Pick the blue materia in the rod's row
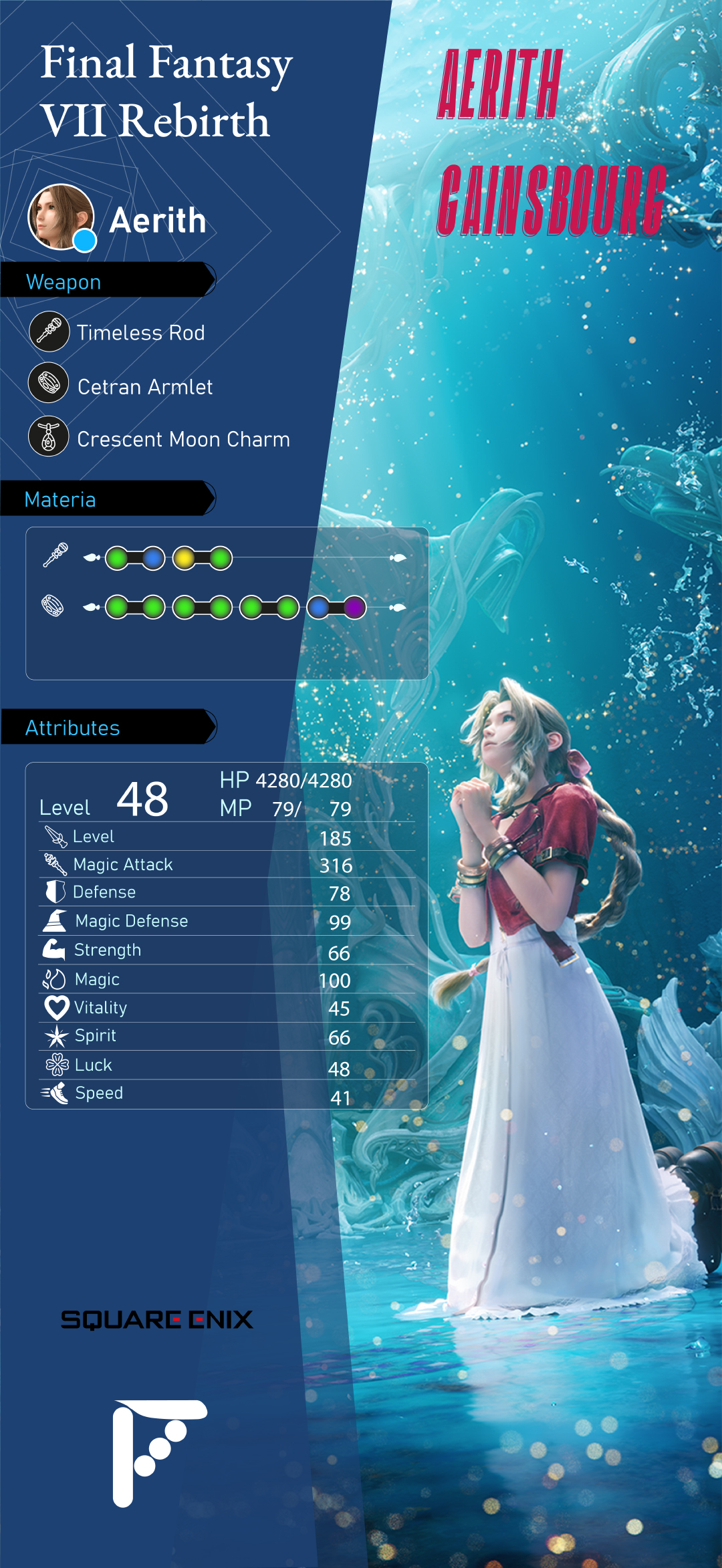This screenshot has height=1568, width=722. tap(153, 558)
